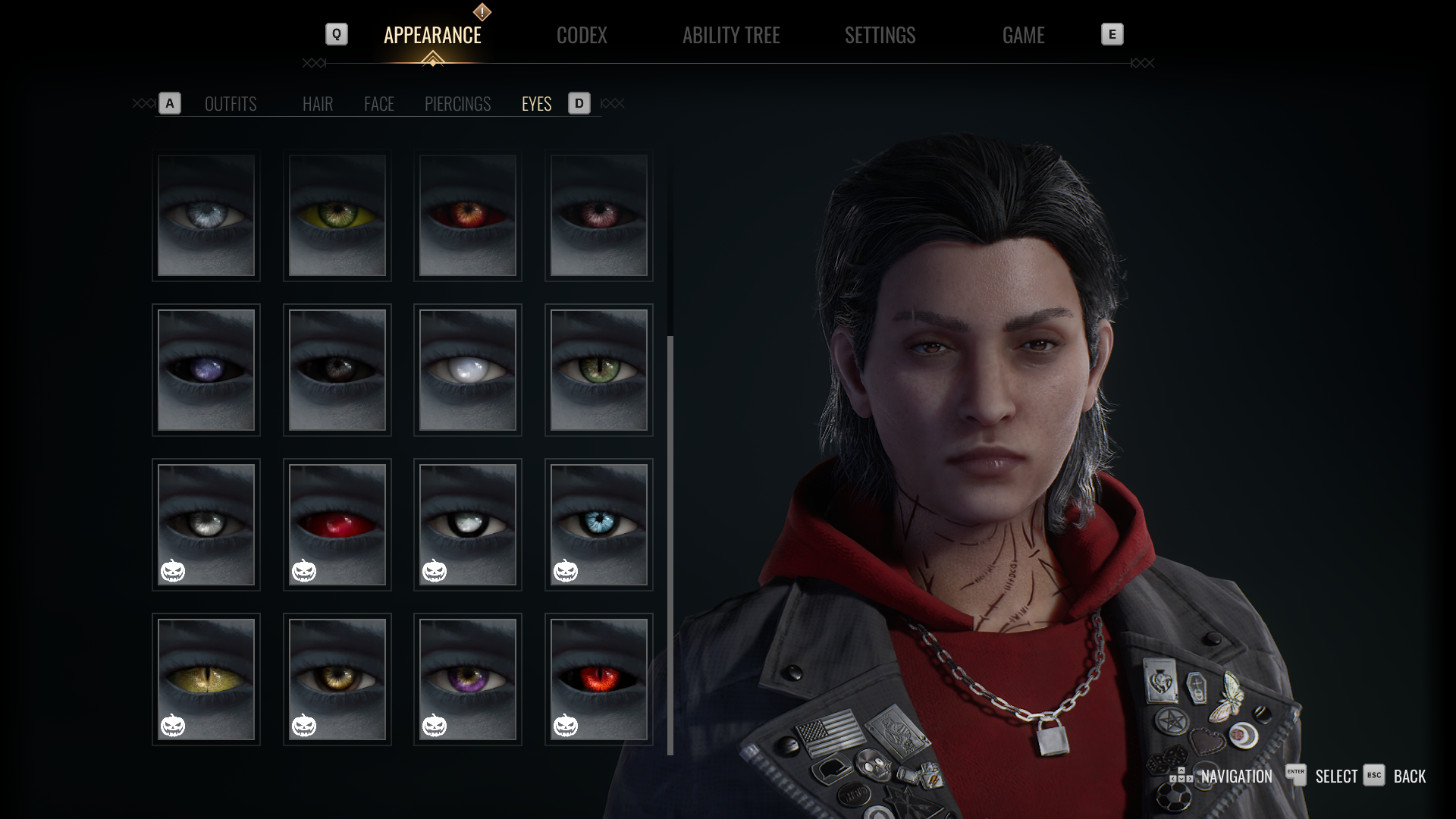Viewport: 1456px width, 819px height.
Task: Select the yellow-green eye with yellow sclera
Action: click(337, 215)
